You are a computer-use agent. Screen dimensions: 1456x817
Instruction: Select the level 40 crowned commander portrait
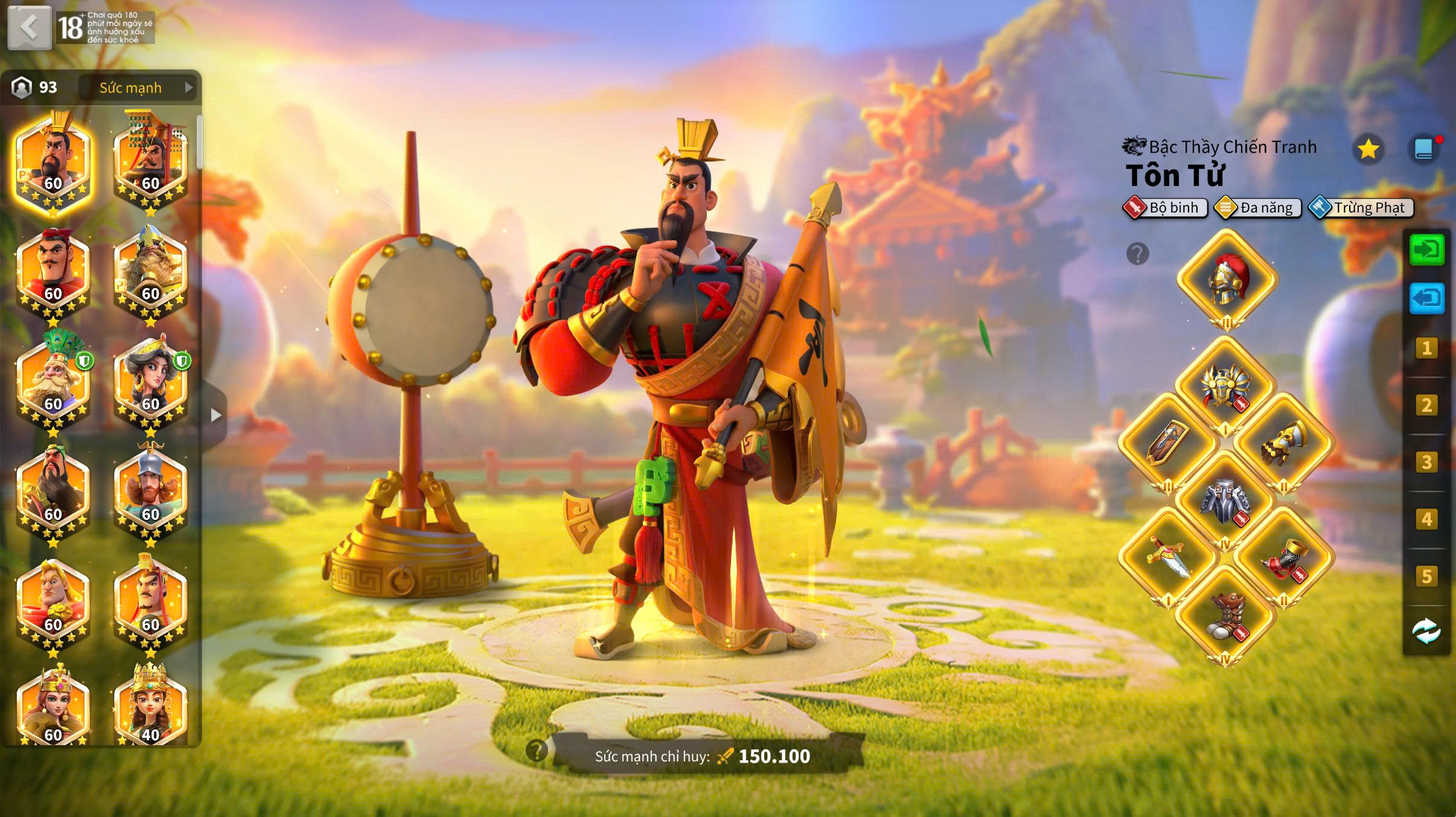(150, 706)
